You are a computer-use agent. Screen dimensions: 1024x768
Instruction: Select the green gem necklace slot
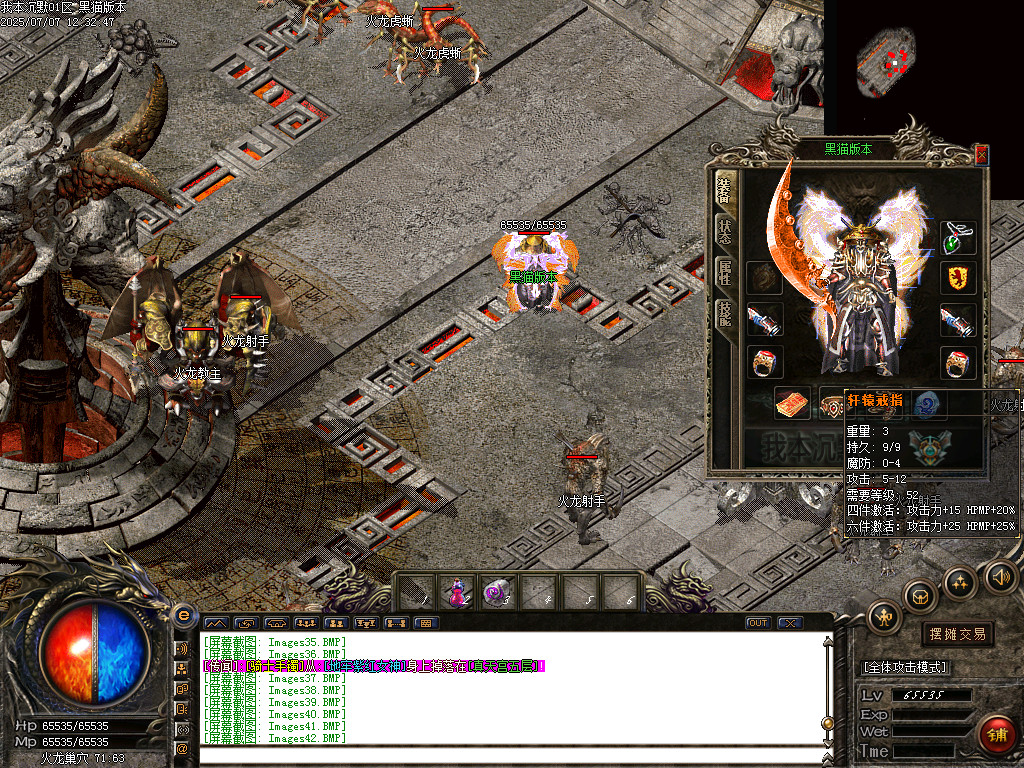tap(956, 239)
